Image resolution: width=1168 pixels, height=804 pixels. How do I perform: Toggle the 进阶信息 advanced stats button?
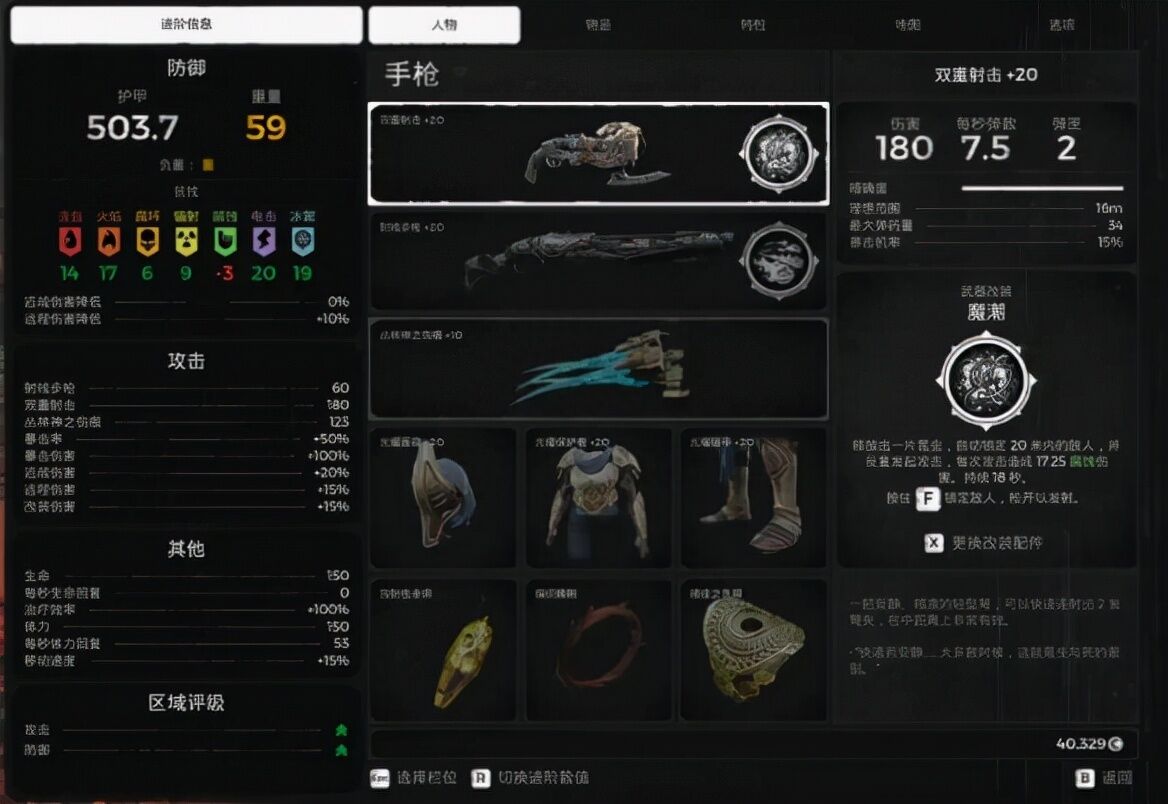click(186, 25)
